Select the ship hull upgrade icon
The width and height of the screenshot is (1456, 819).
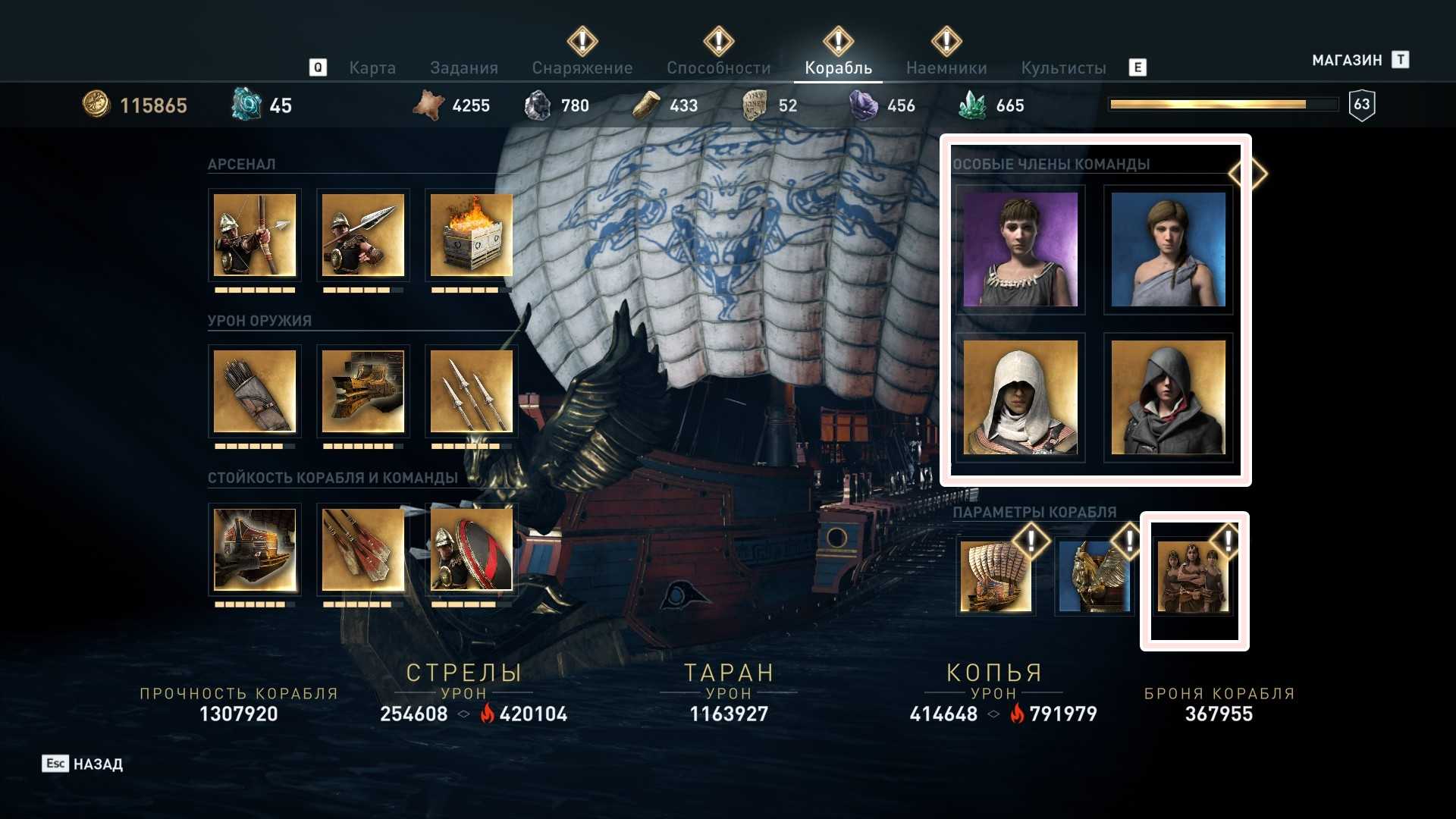pos(255,549)
